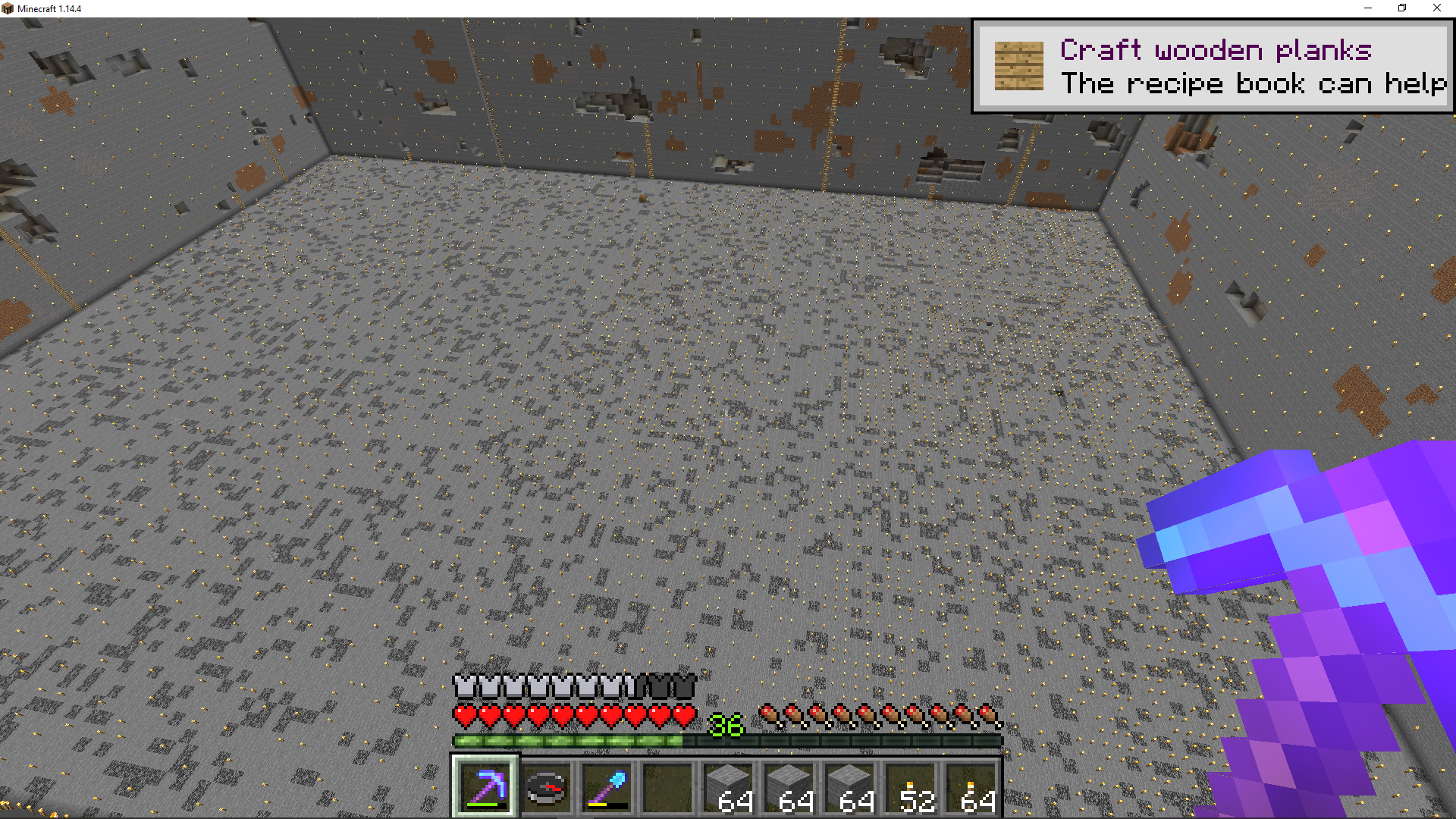Restore down the Minecraft window
1456x819 pixels.
click(1402, 8)
